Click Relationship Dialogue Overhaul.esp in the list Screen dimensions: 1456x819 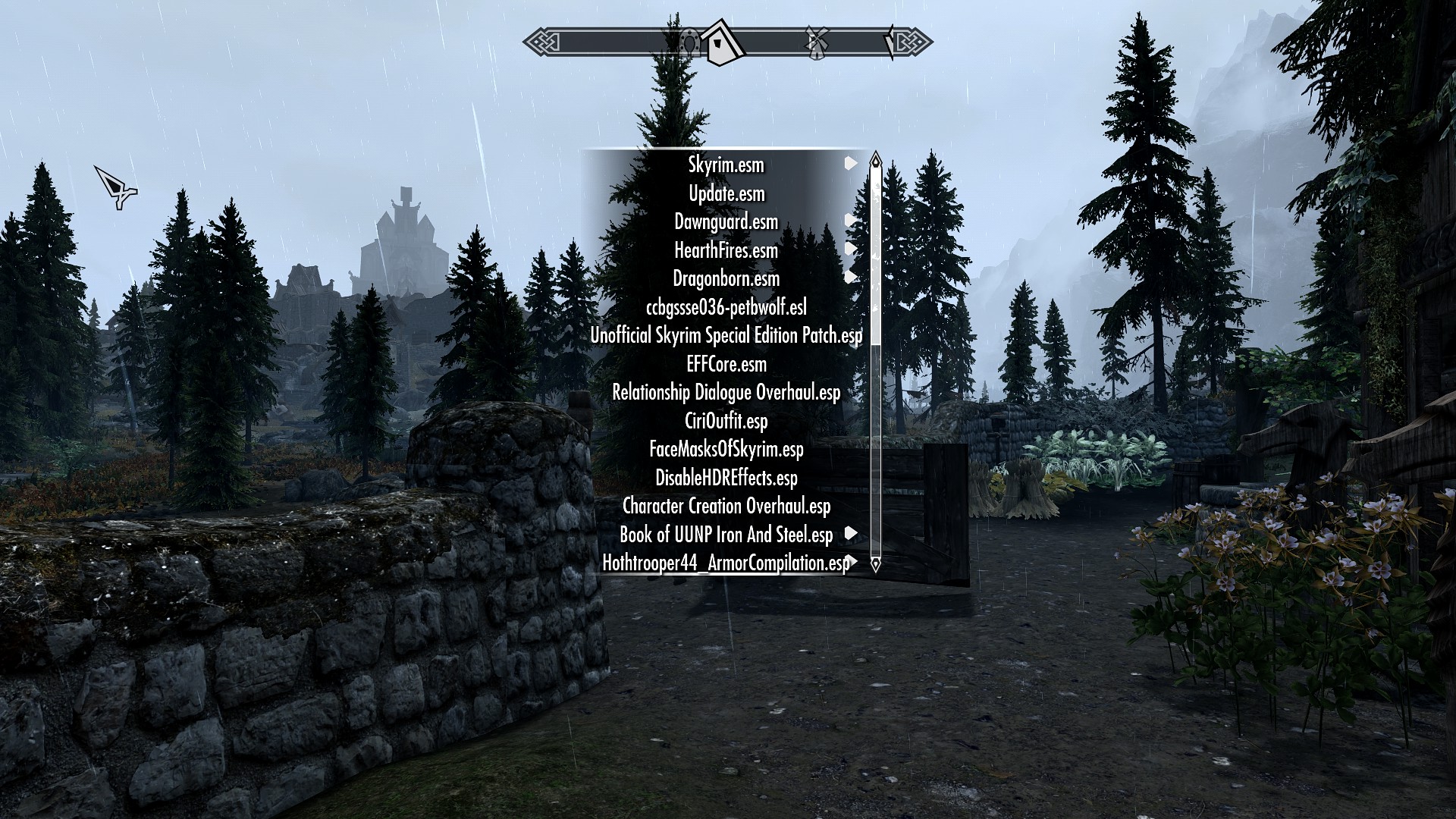(x=726, y=393)
